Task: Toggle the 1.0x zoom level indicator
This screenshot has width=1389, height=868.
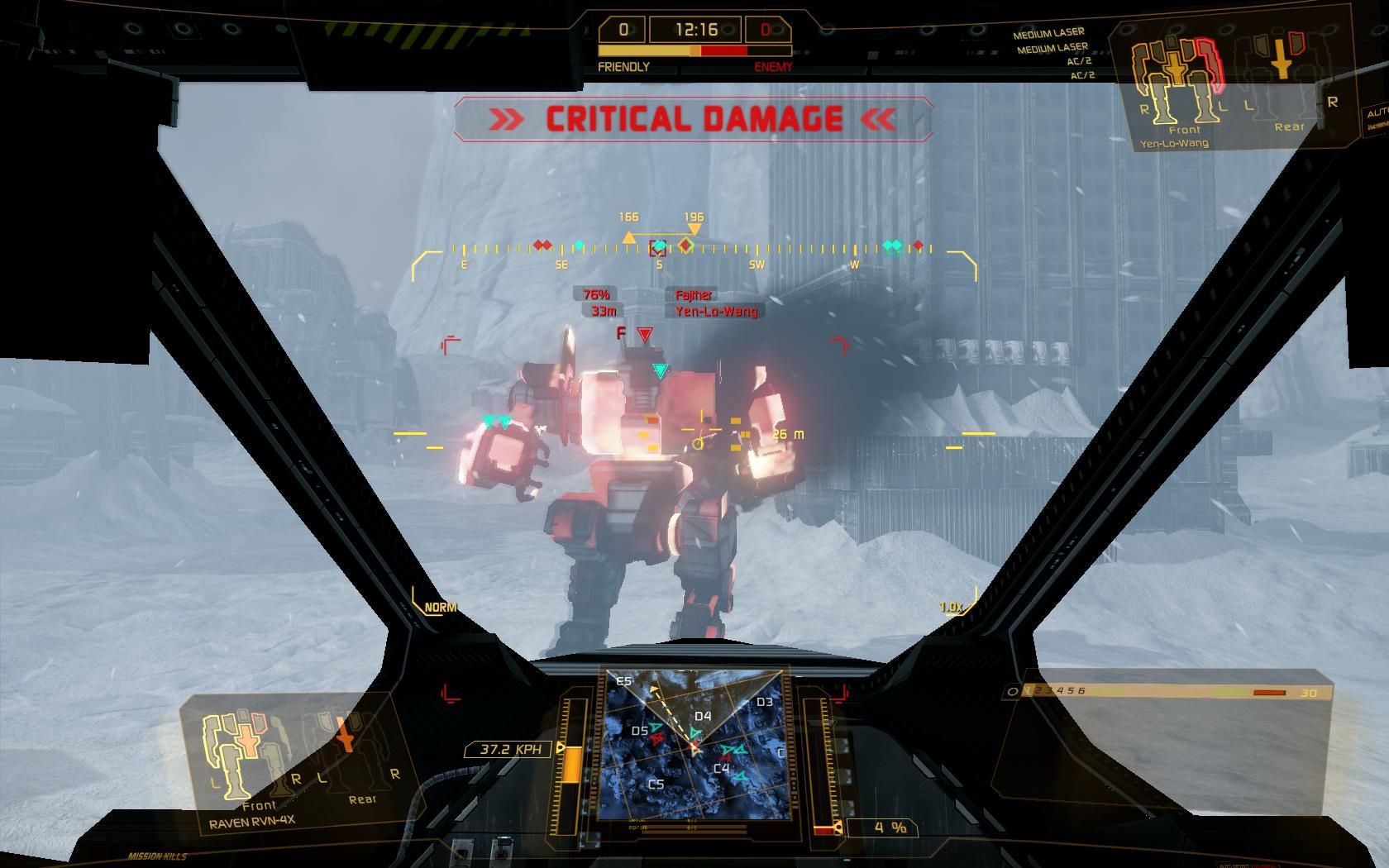Action: [x=951, y=608]
